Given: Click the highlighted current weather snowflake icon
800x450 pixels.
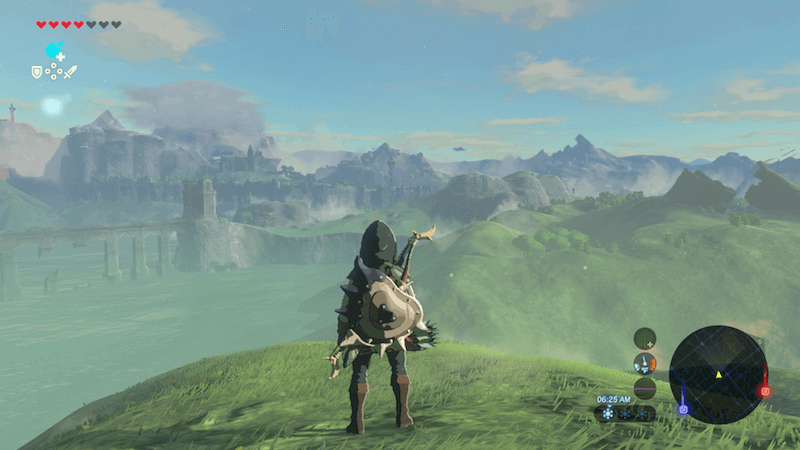Looking at the screenshot, I should pyautogui.click(x=606, y=413).
